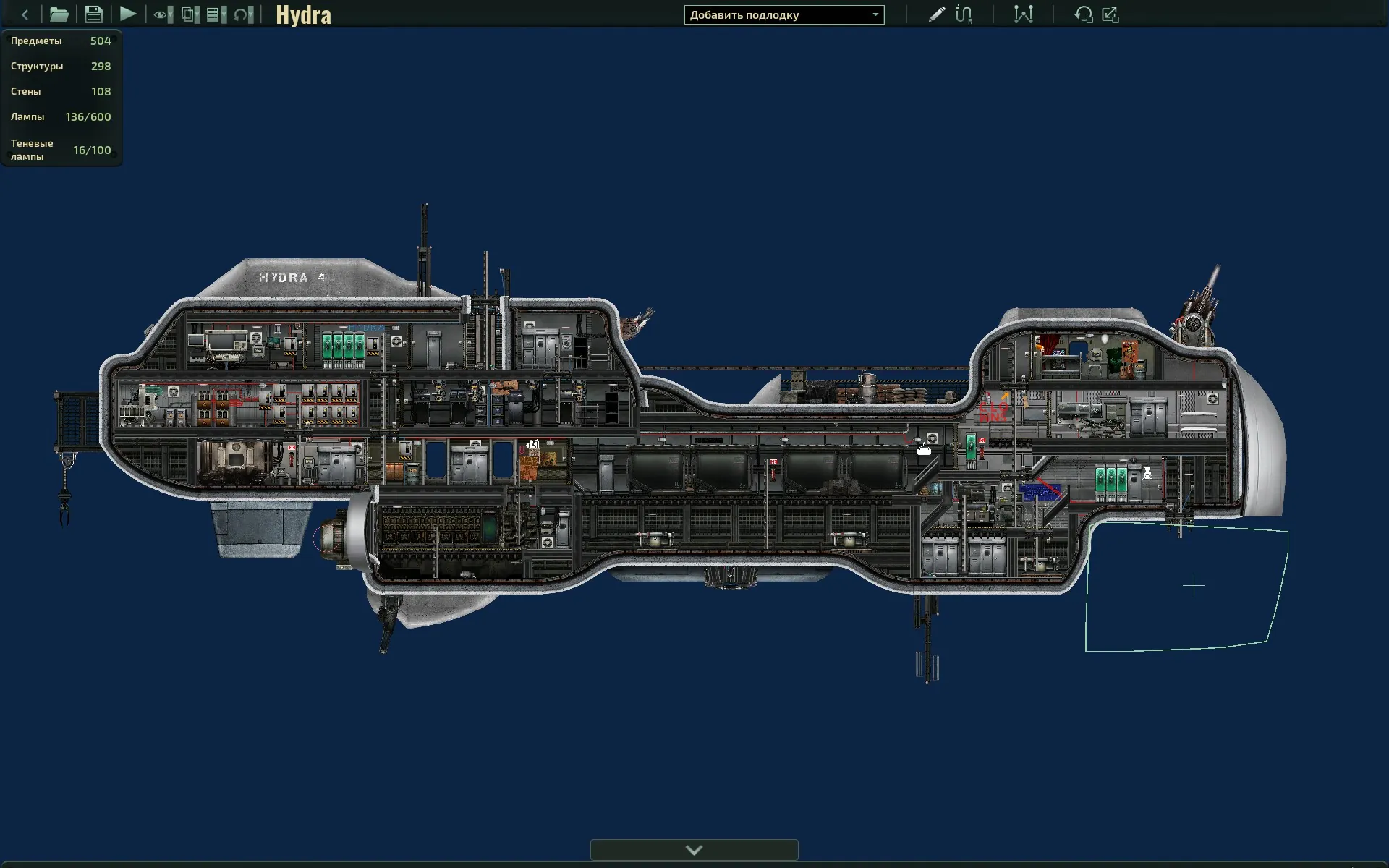The image size is (1389, 868).
Task: Click the rotate-arrow with square icon
Action: 1083,14
